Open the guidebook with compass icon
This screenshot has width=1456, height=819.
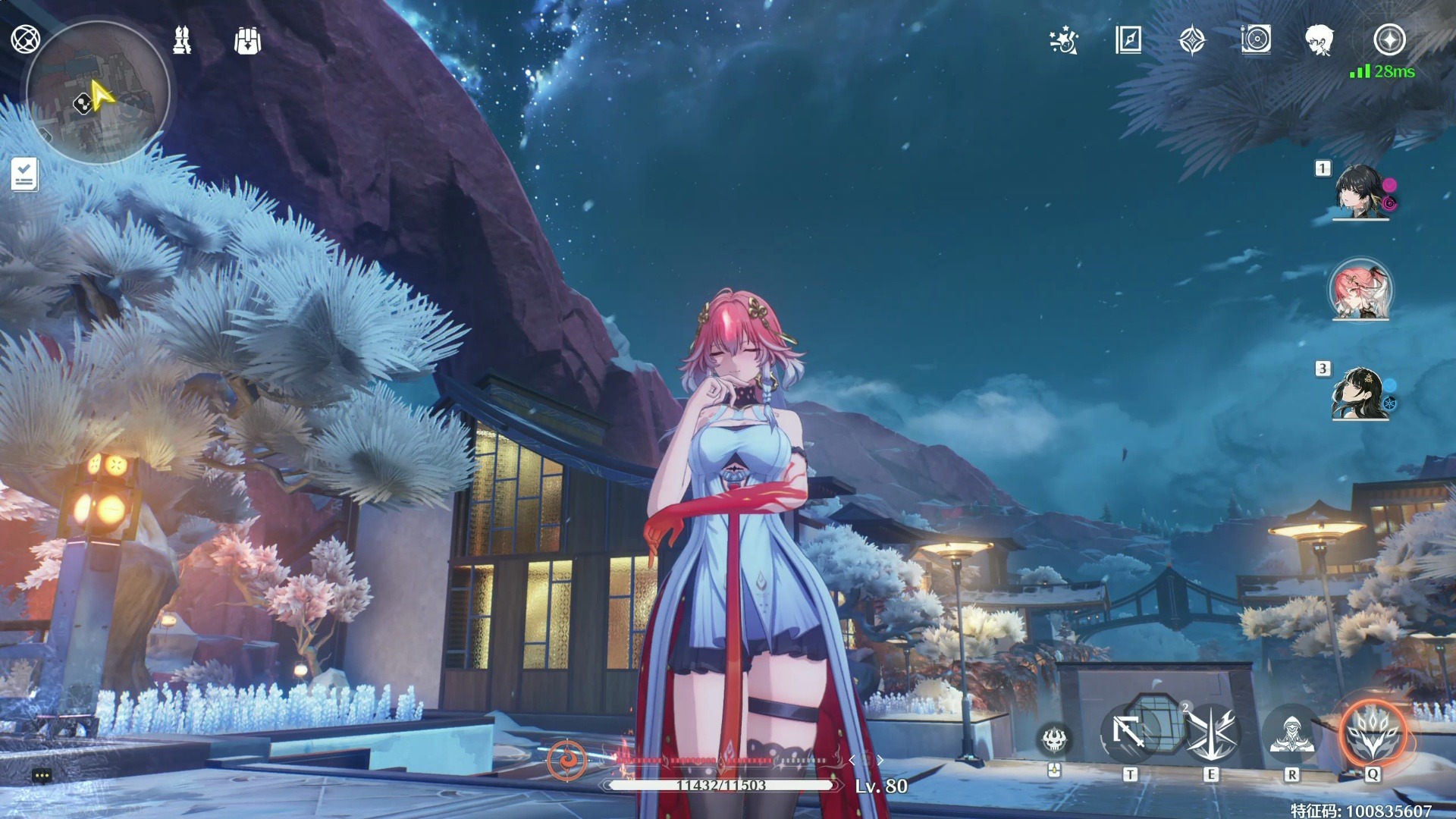[1128, 39]
